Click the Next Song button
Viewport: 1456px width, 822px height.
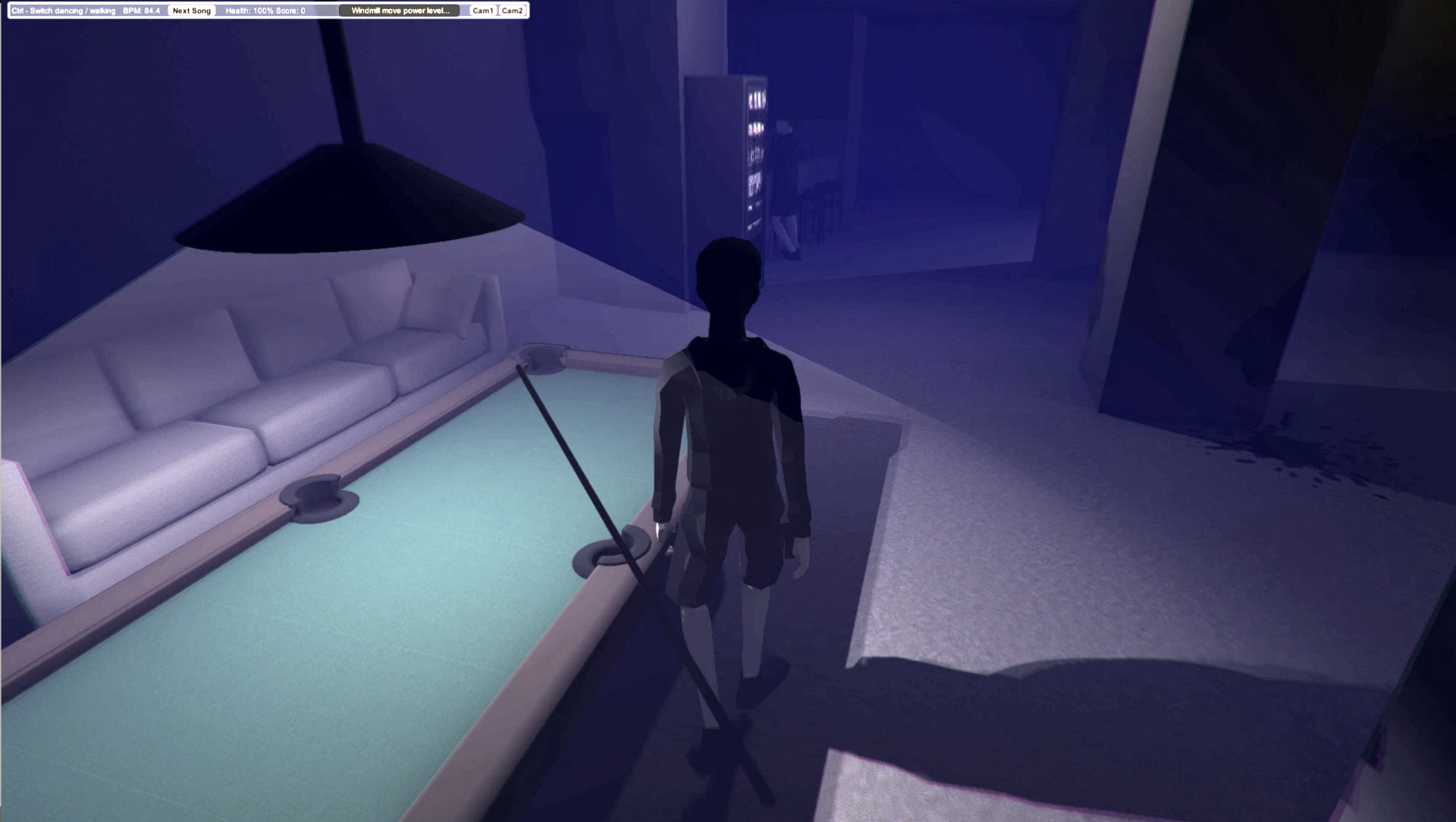click(x=190, y=11)
